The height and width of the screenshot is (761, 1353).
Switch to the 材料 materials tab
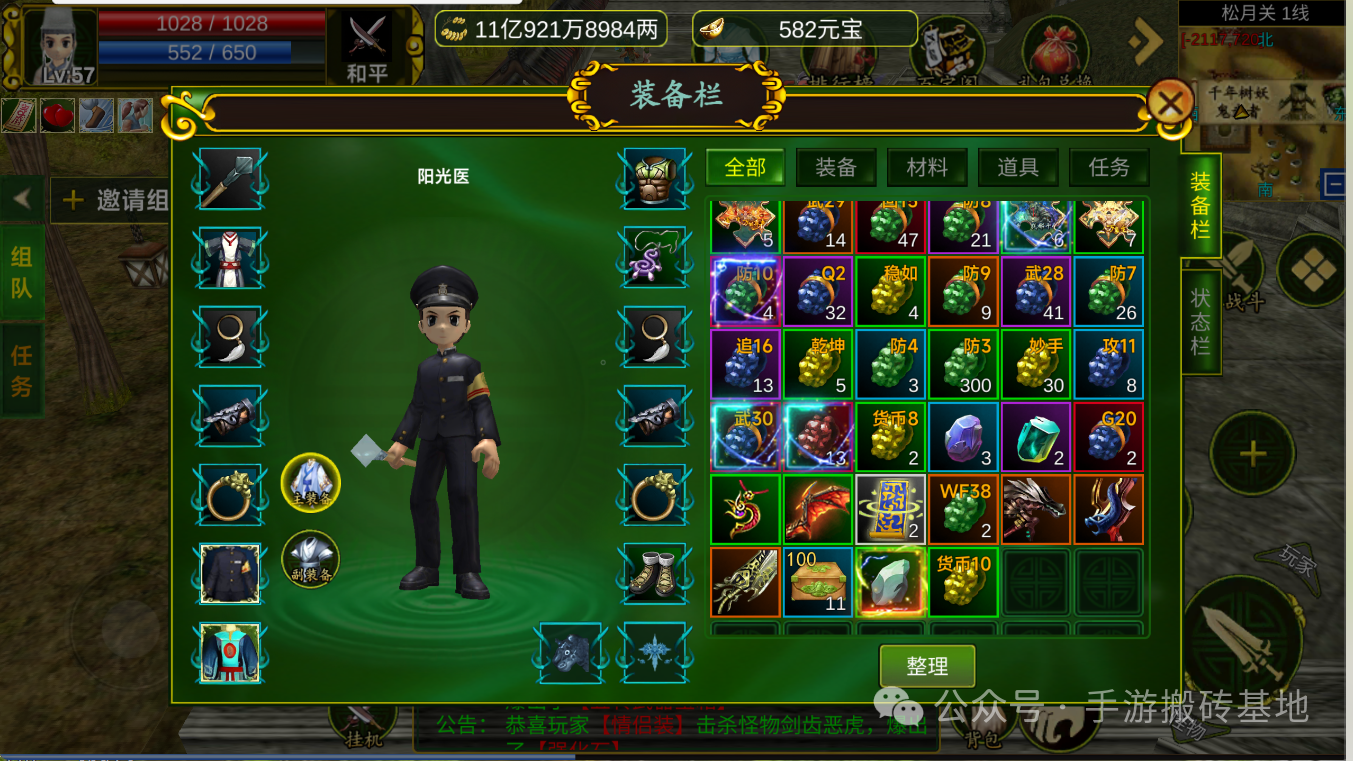tap(926, 167)
